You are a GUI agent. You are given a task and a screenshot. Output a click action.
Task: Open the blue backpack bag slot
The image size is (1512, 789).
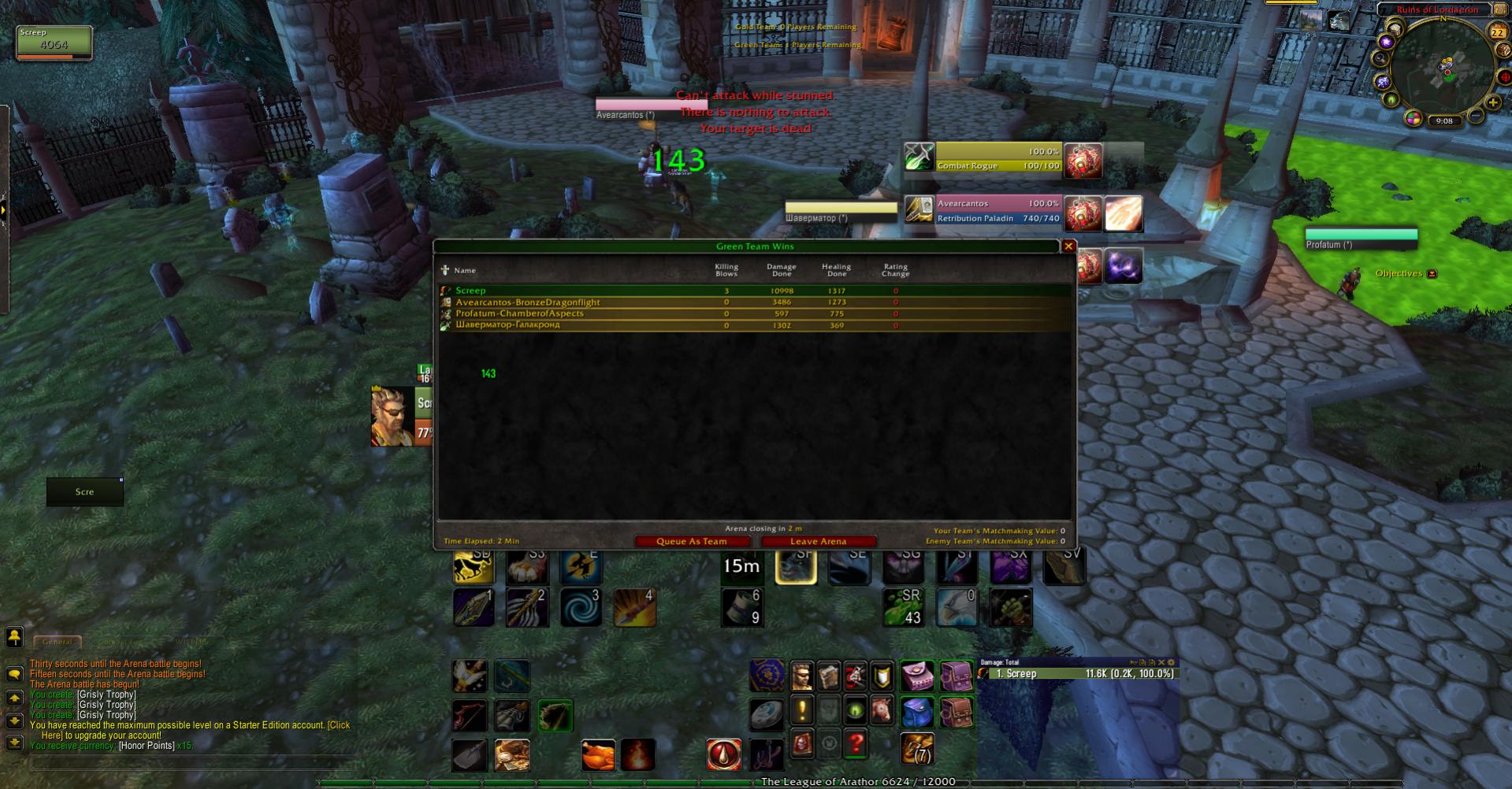tap(916, 713)
